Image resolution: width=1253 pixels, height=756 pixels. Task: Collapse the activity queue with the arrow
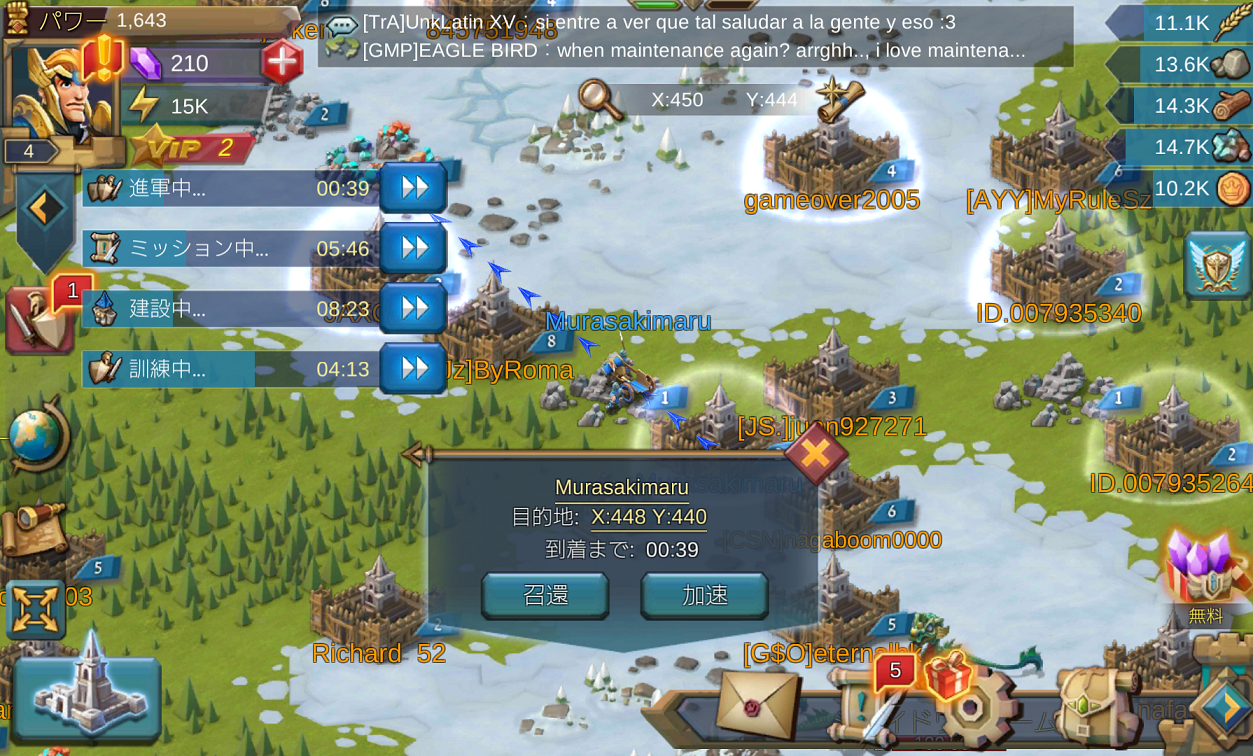pos(45,208)
